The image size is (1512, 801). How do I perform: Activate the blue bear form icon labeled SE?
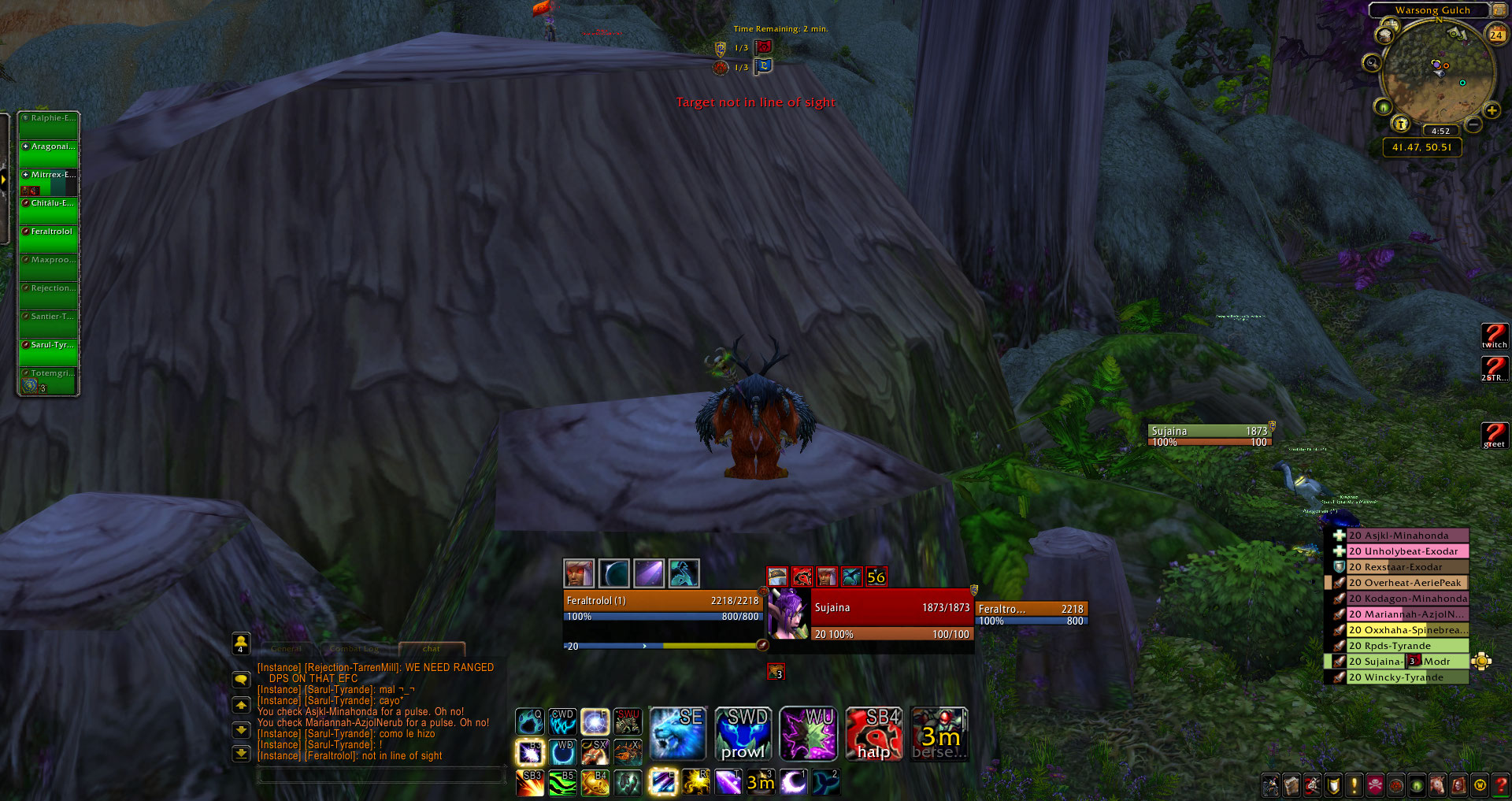pyautogui.click(x=677, y=733)
